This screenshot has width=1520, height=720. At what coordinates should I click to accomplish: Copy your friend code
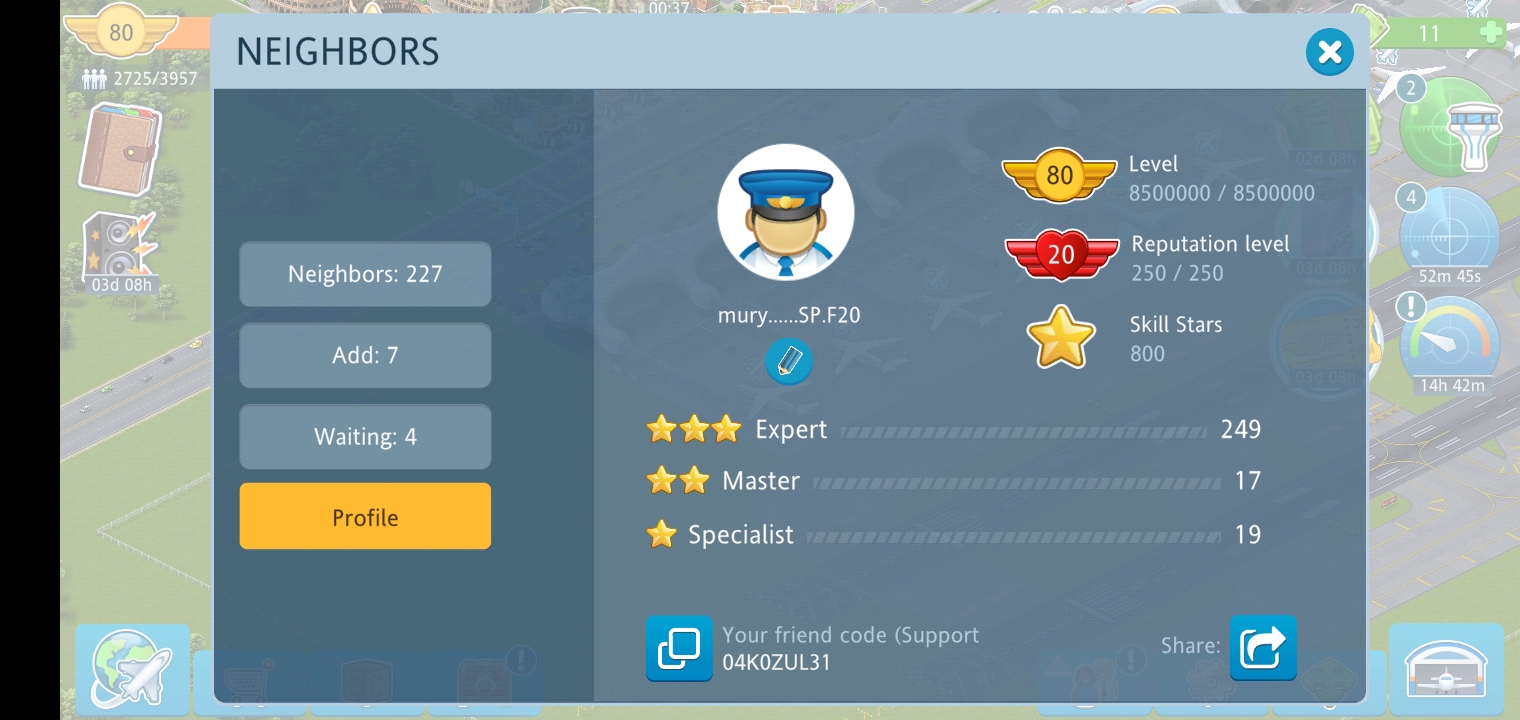tap(679, 648)
